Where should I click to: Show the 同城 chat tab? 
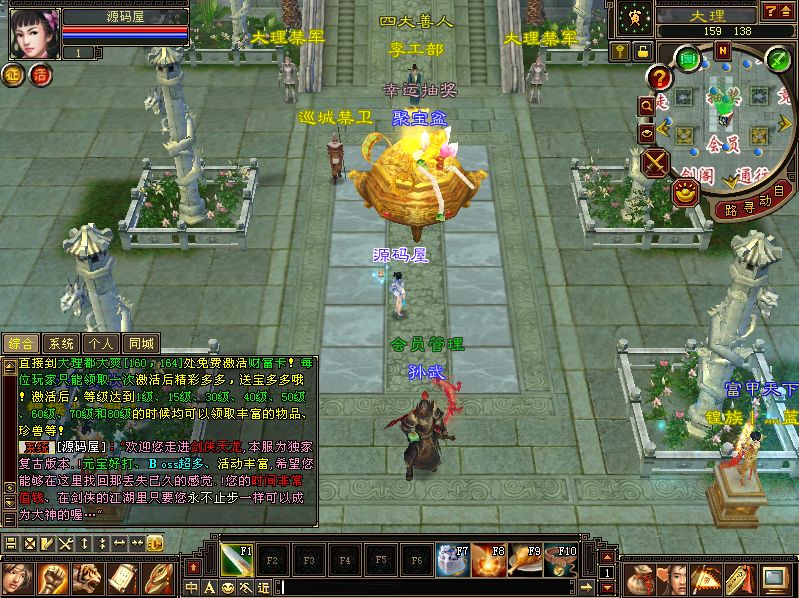[142, 343]
